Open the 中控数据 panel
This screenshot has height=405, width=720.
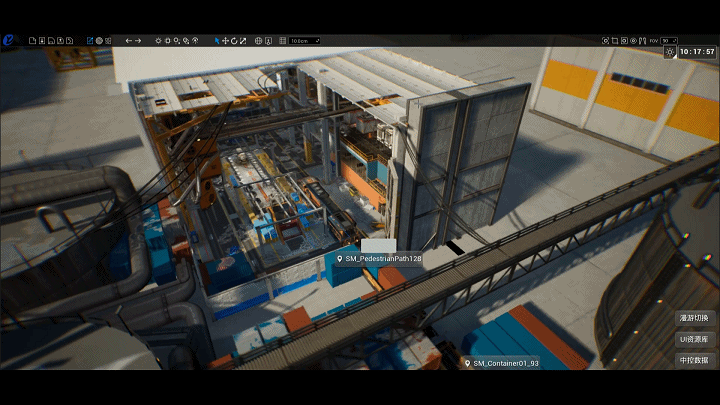pos(694,359)
